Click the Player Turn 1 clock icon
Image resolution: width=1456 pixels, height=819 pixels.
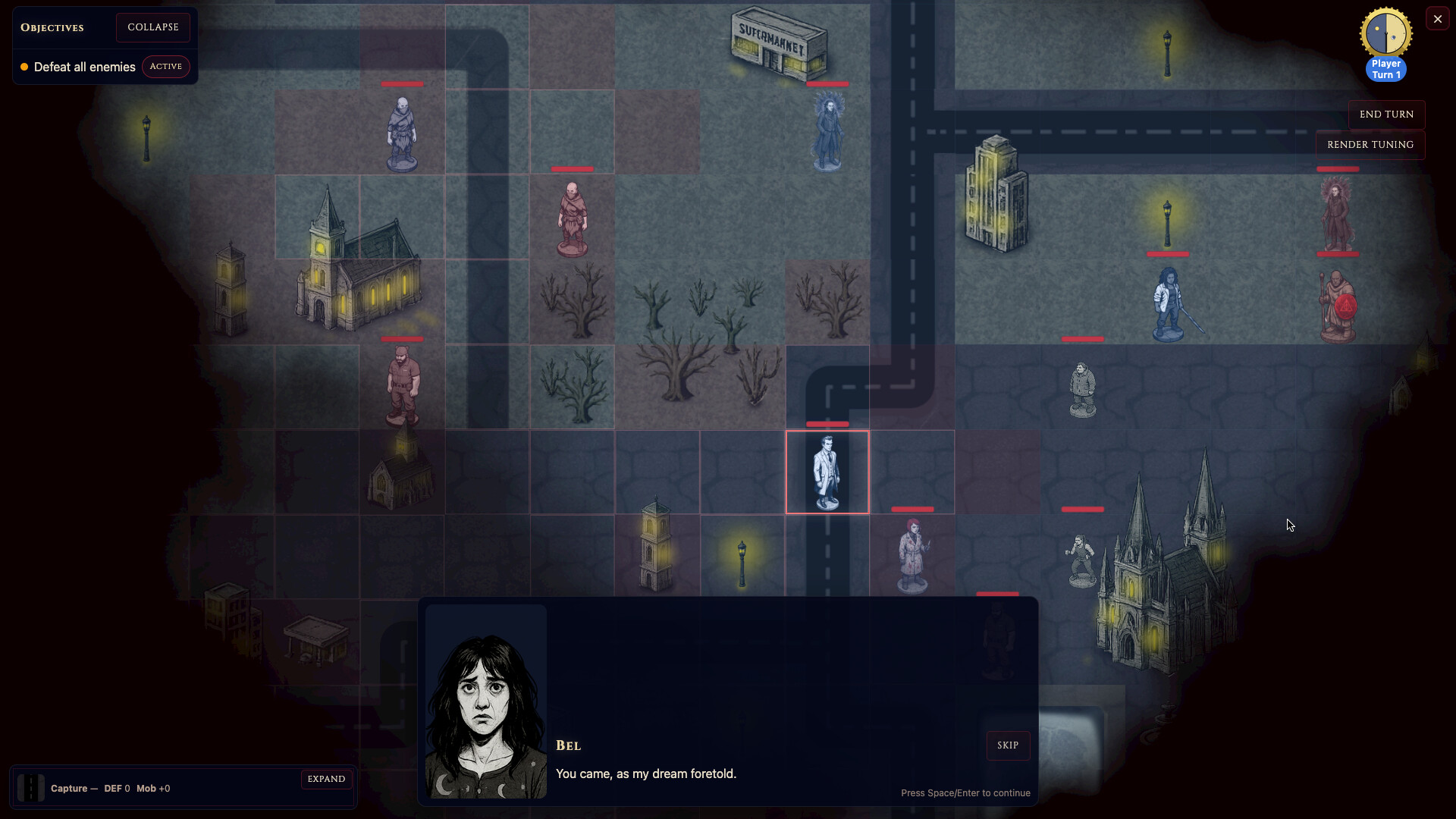[x=1385, y=33]
